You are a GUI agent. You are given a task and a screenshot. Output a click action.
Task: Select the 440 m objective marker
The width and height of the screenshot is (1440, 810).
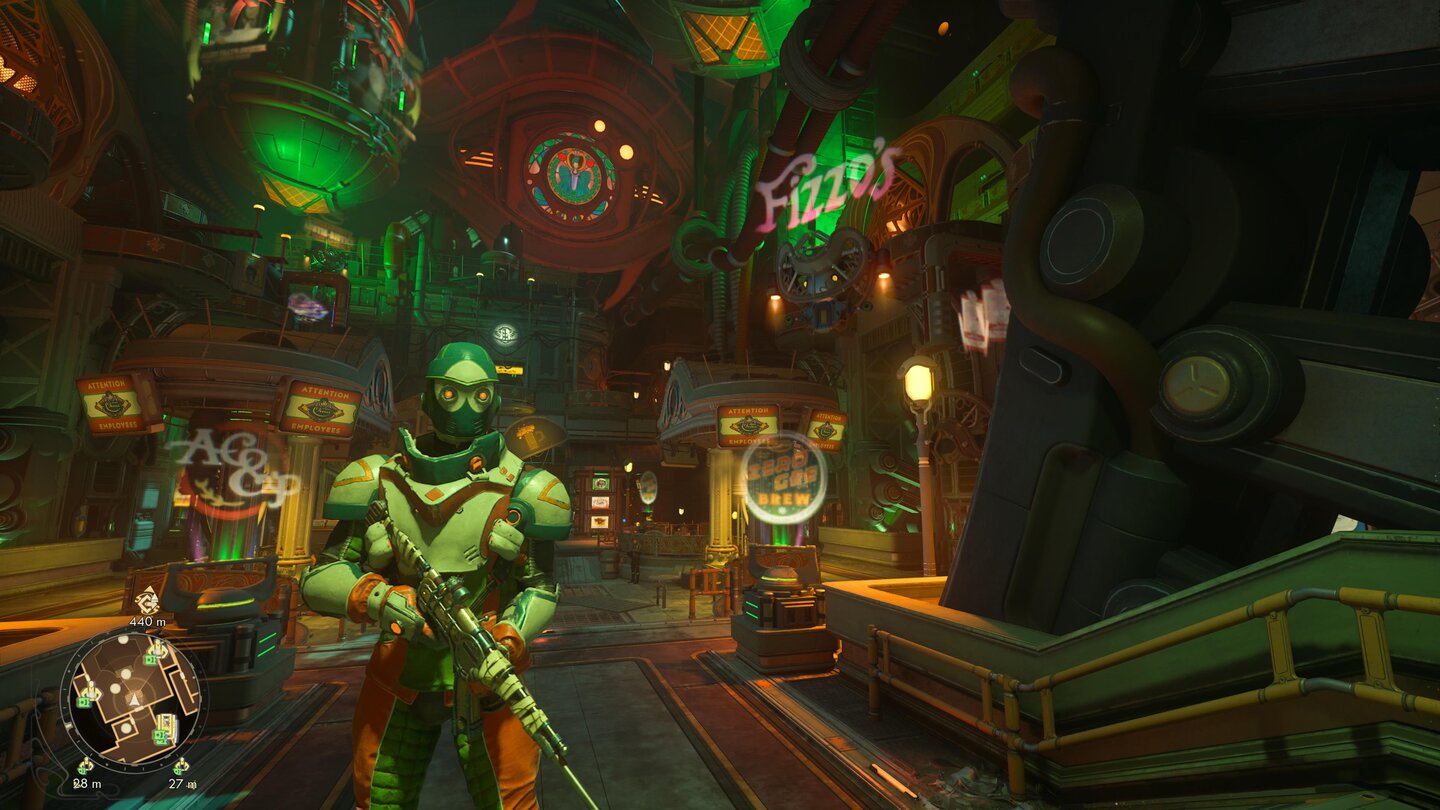(x=147, y=601)
